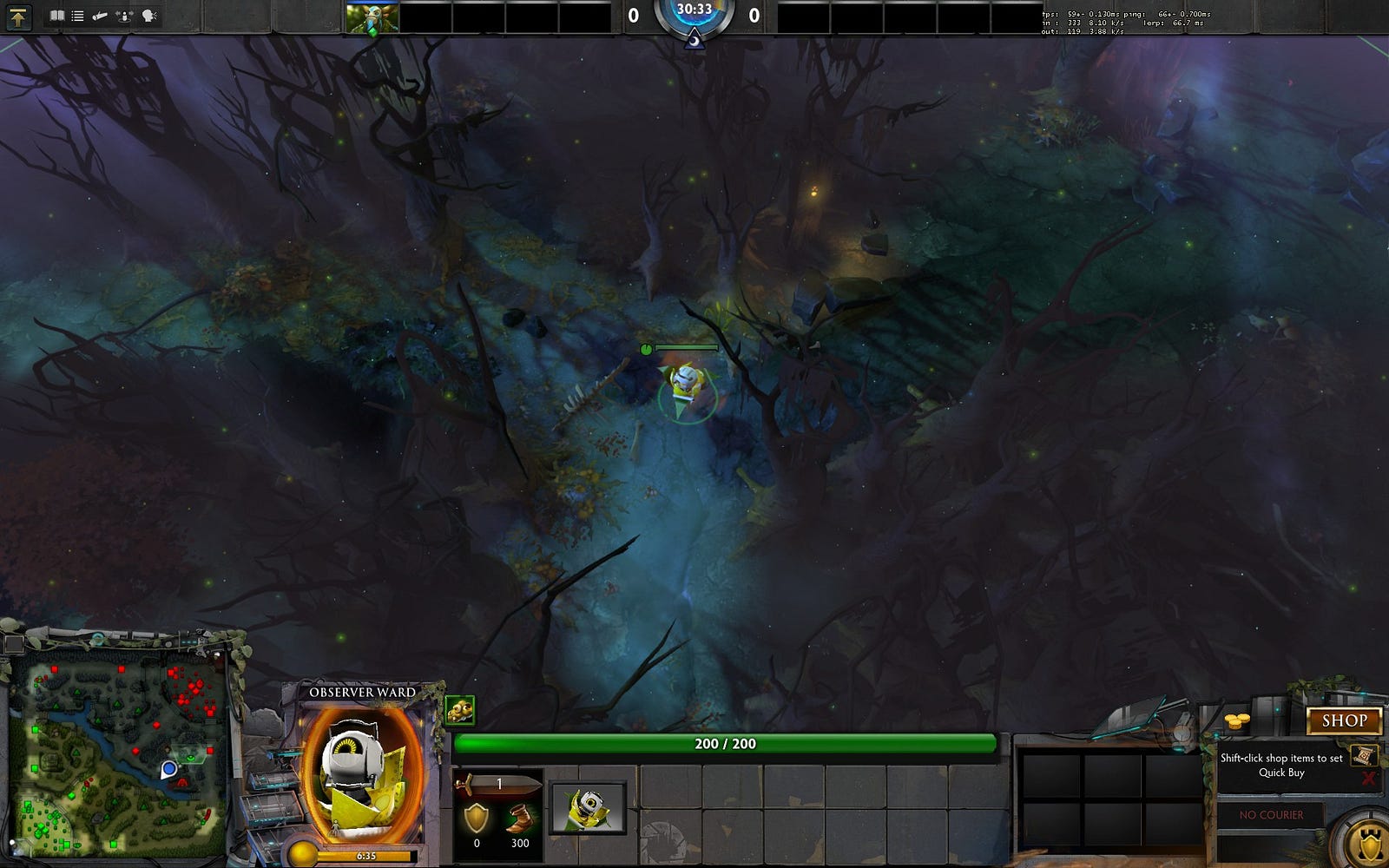1389x868 pixels.
Task: Open the figure-with-arrows icon in the top bar
Action: pyautogui.click(x=125, y=16)
